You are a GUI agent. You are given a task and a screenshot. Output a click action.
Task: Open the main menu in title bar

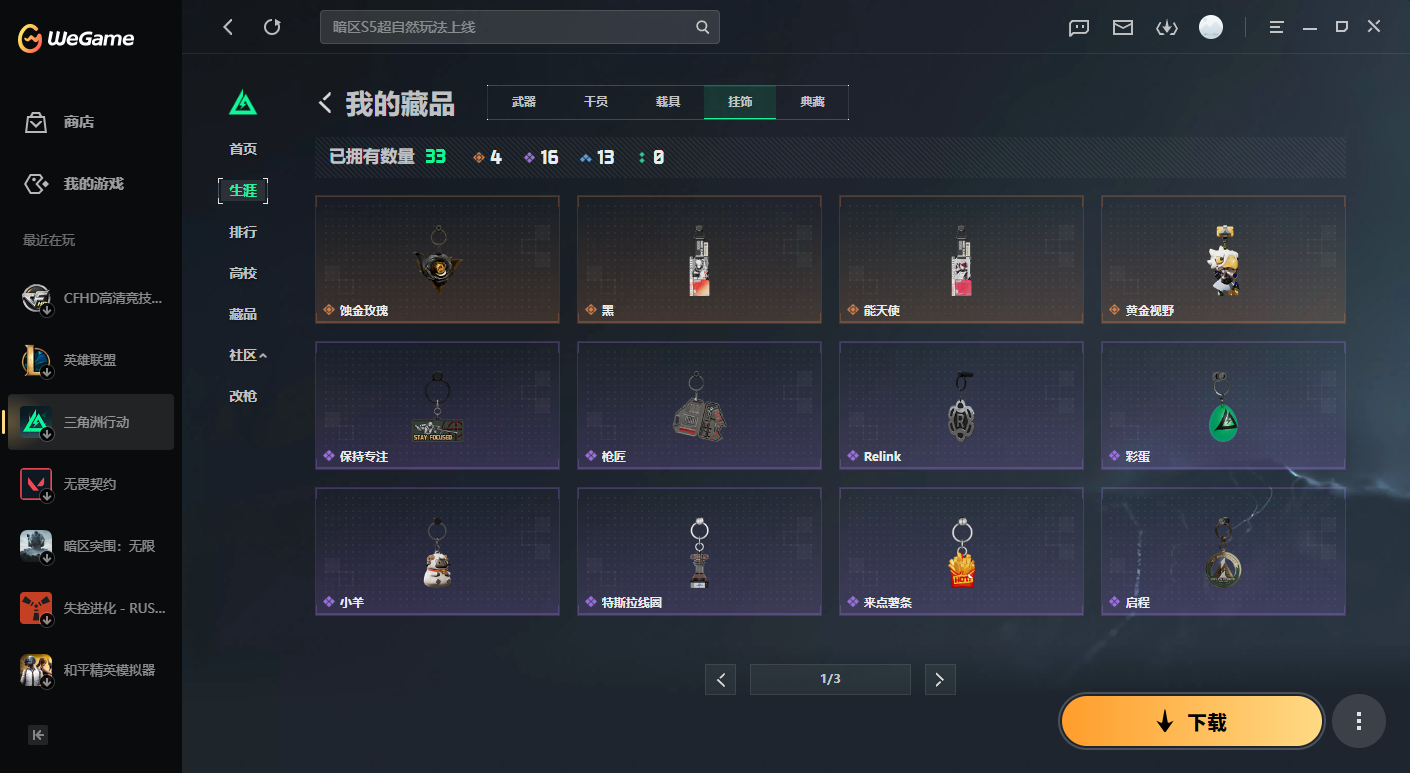pos(1276,27)
